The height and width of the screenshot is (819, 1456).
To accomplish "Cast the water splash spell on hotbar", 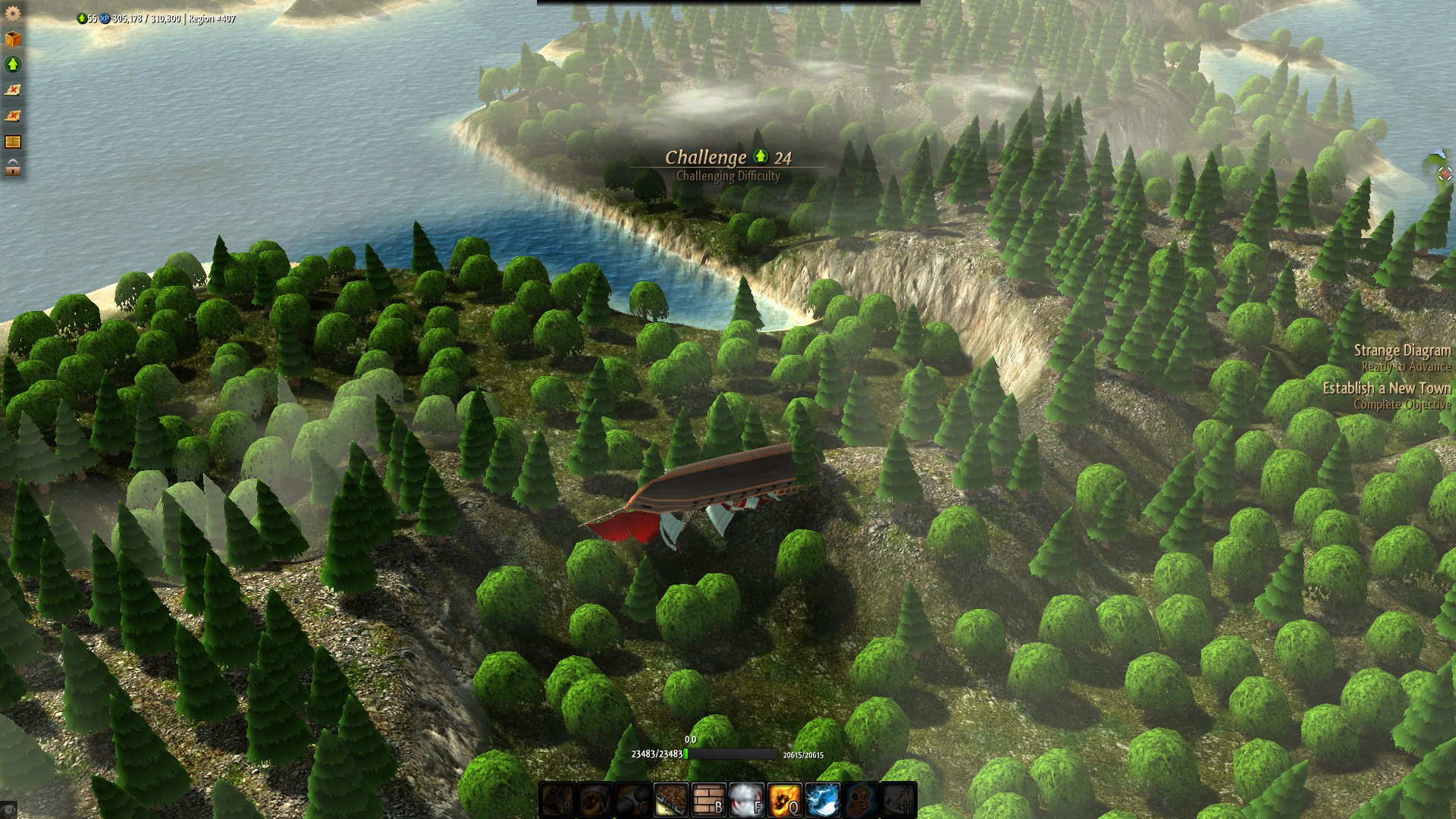I will [x=824, y=800].
